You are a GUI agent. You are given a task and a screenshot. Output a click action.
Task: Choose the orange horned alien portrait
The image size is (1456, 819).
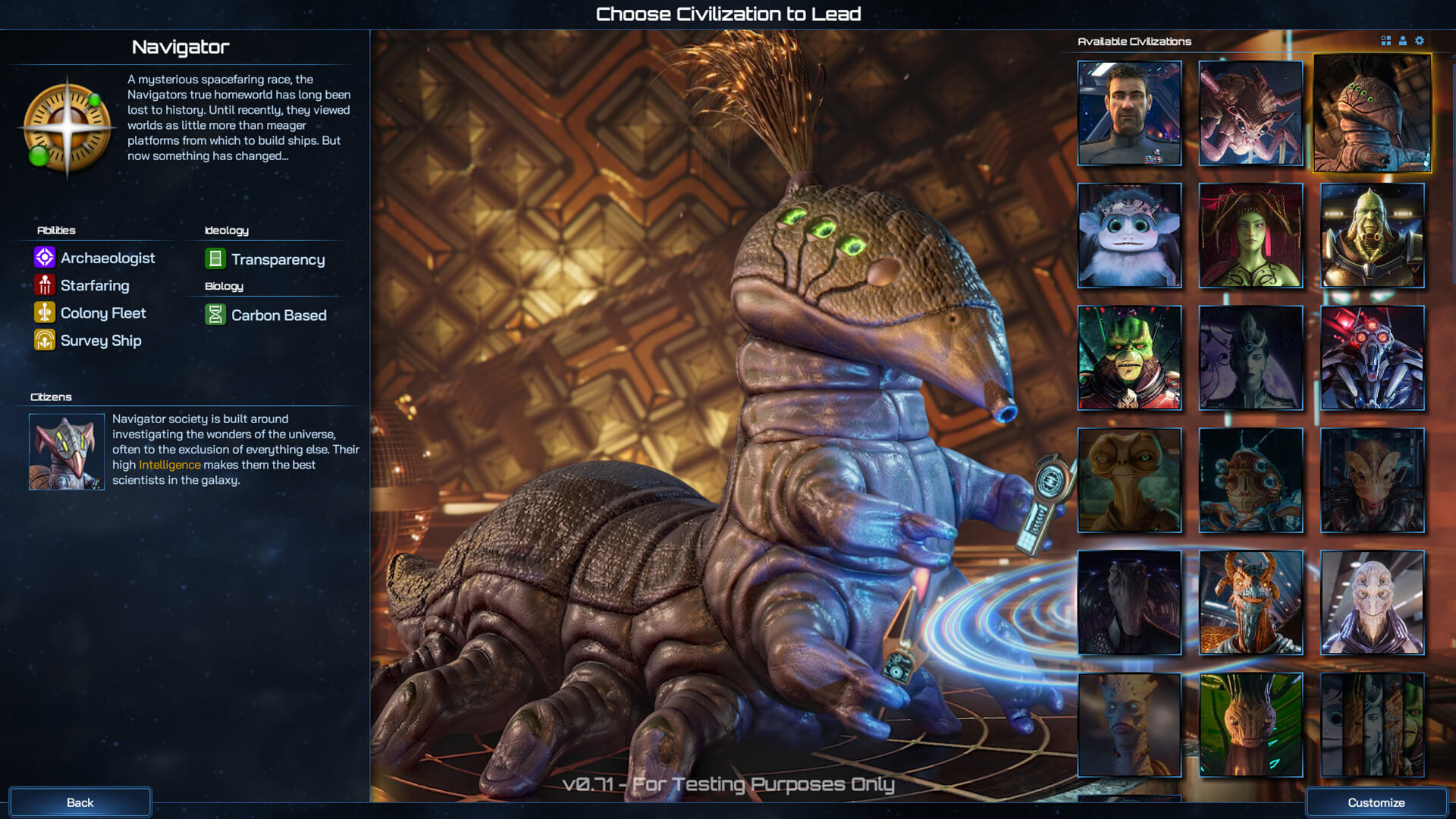pyautogui.click(x=1250, y=603)
